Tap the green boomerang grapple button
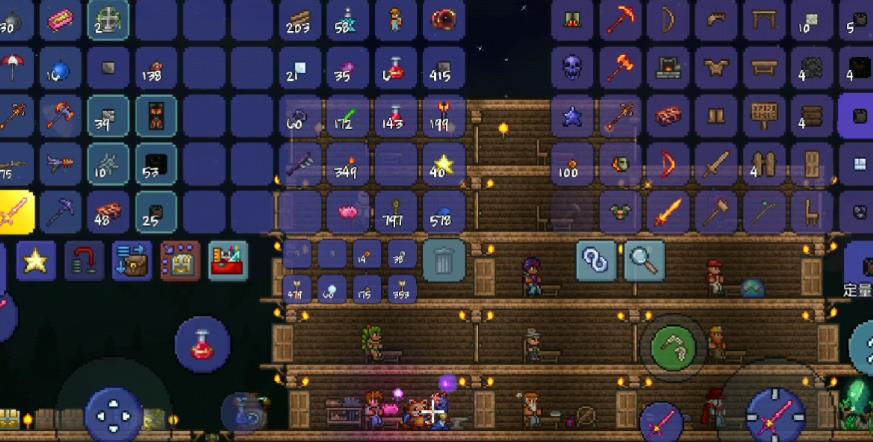The image size is (873, 442). (x=674, y=347)
